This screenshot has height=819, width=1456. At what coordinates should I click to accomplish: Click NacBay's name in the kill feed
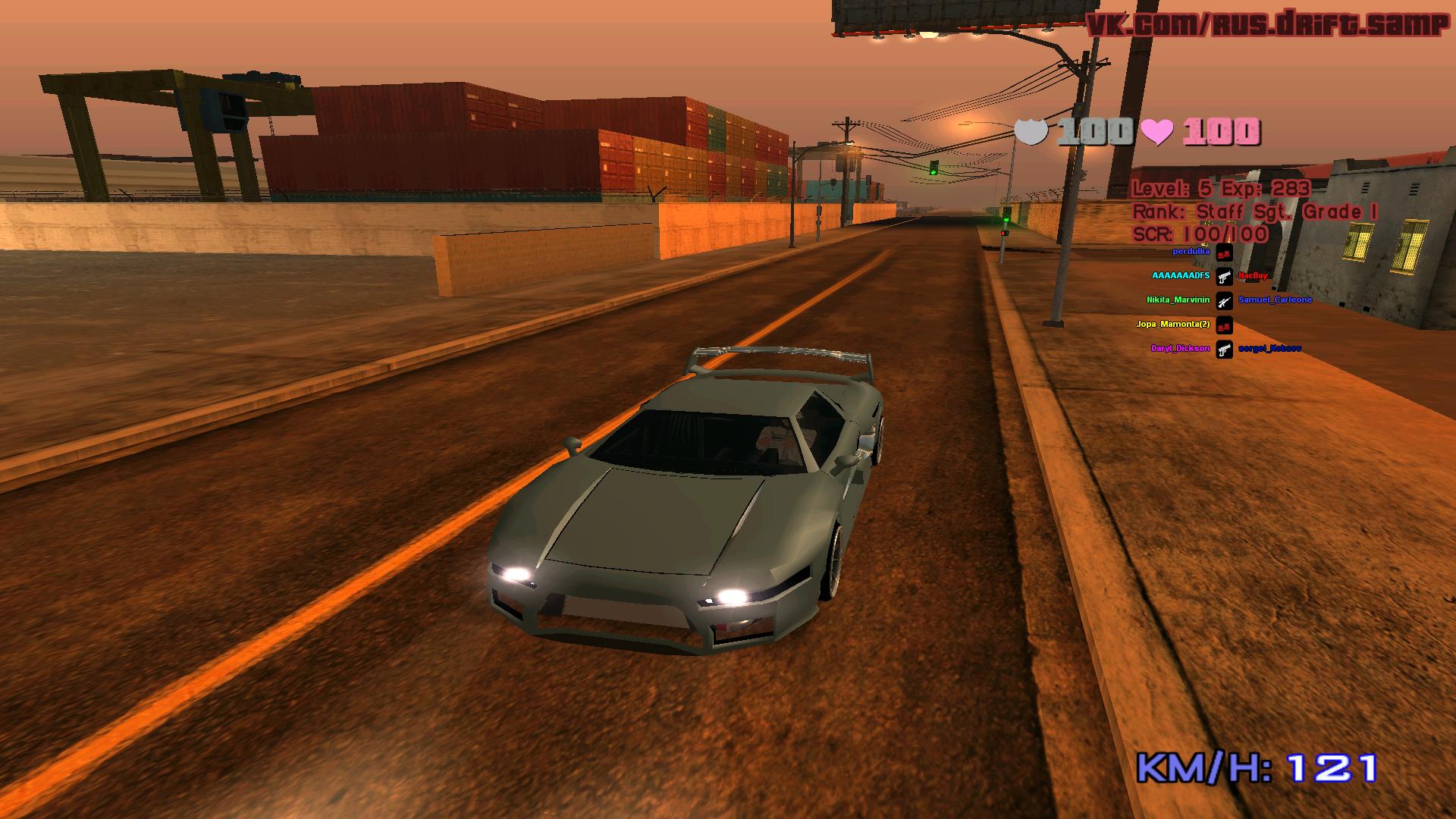[x=1253, y=276]
